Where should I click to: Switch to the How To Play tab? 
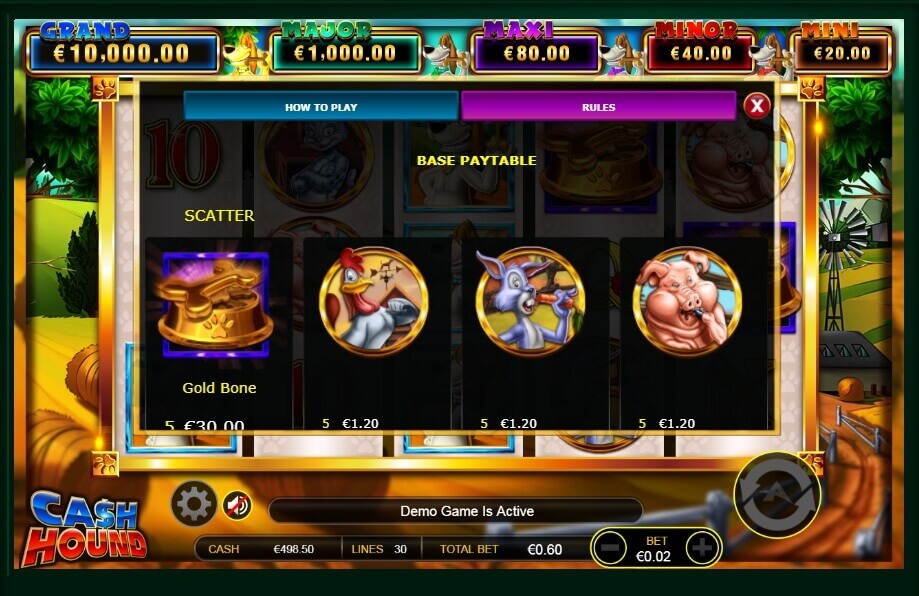[321, 107]
